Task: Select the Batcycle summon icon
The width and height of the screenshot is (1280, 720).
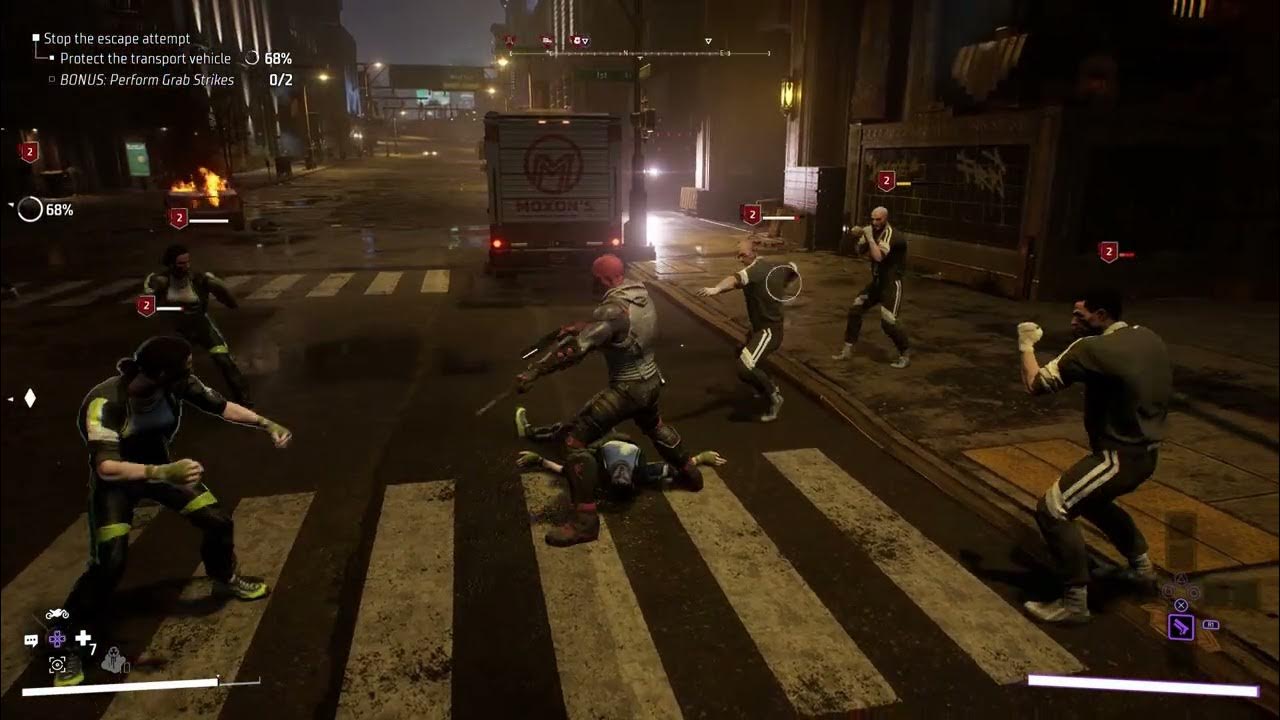Action: coord(57,614)
